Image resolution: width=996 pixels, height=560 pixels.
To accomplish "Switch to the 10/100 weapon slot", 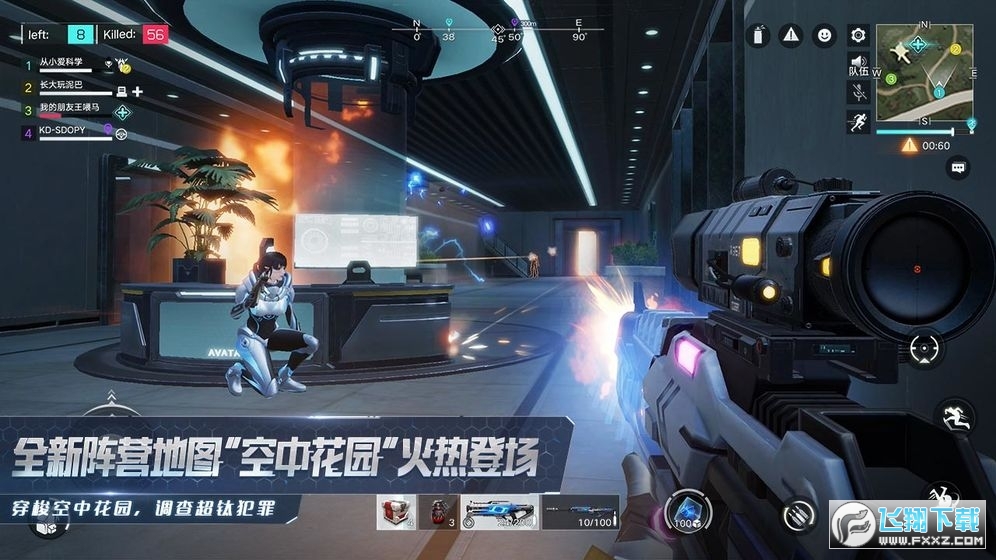I will click(x=580, y=512).
